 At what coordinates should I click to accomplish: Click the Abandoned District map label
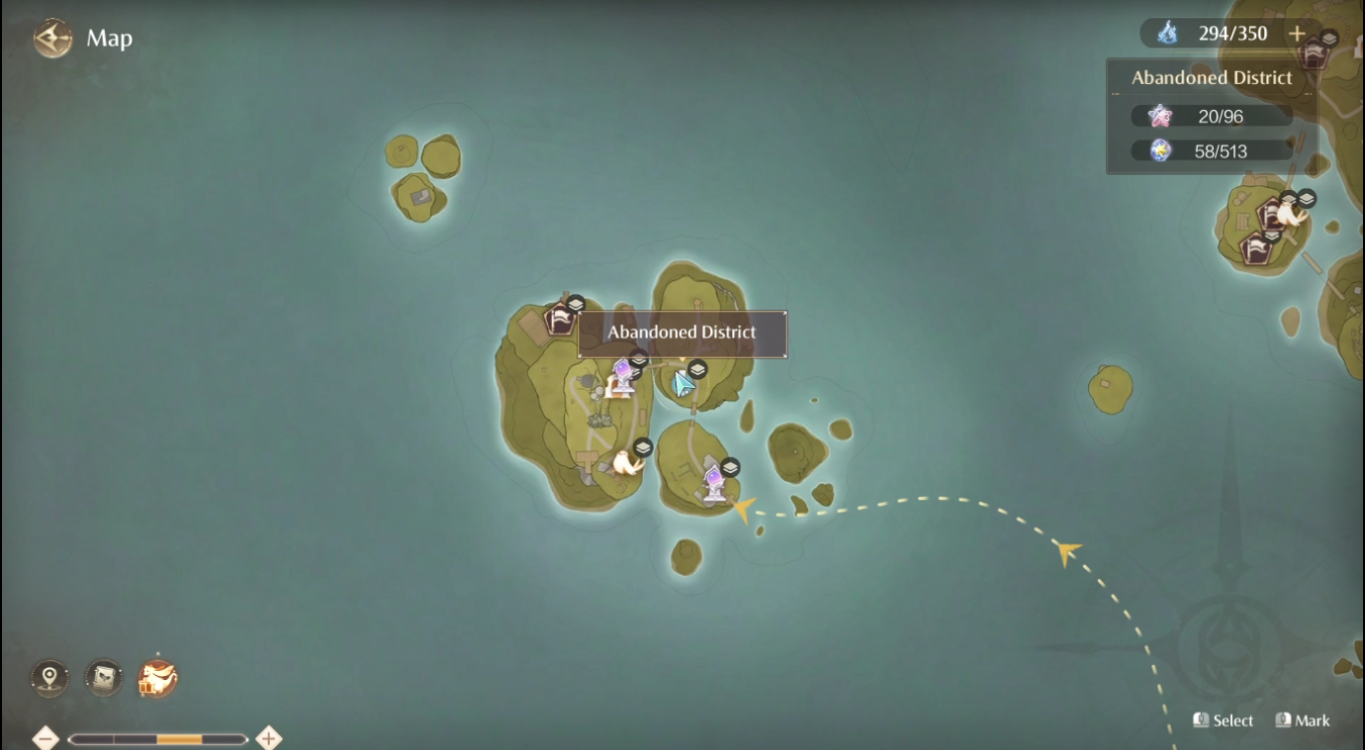[x=682, y=334]
